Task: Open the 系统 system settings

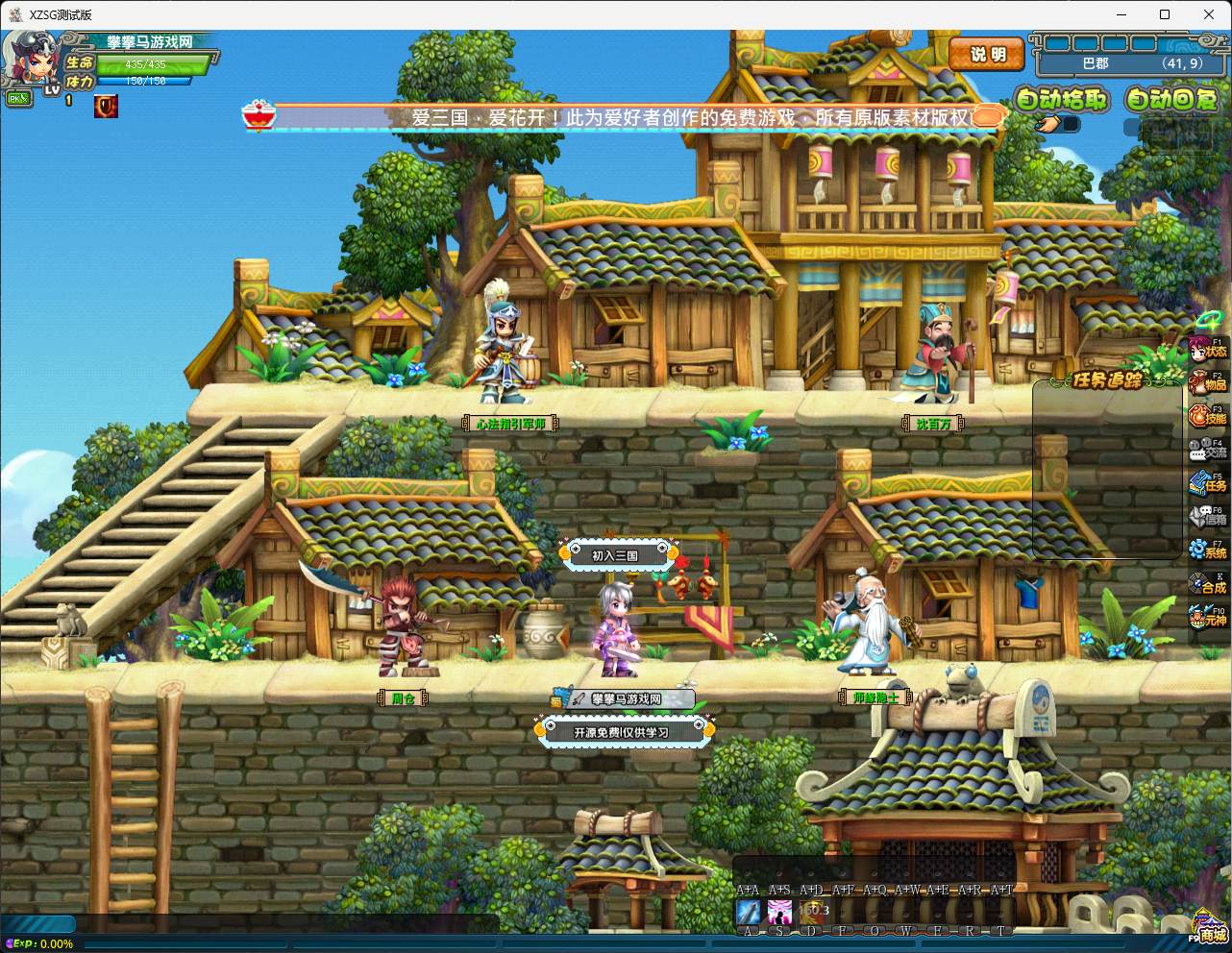Action: click(1207, 550)
